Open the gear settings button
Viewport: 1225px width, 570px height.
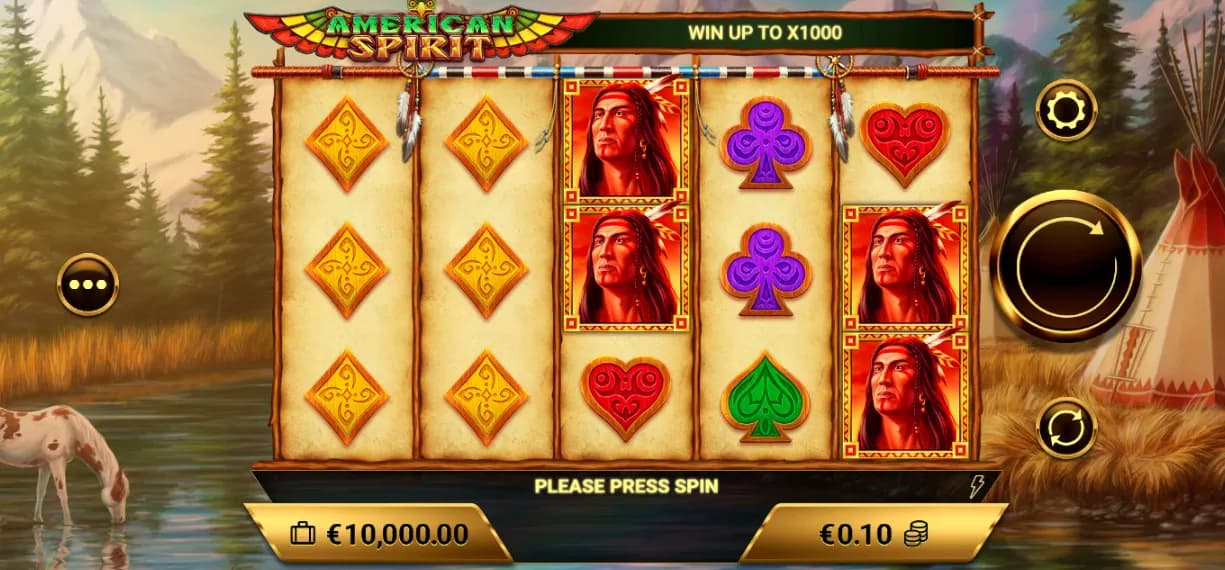(x=1066, y=110)
